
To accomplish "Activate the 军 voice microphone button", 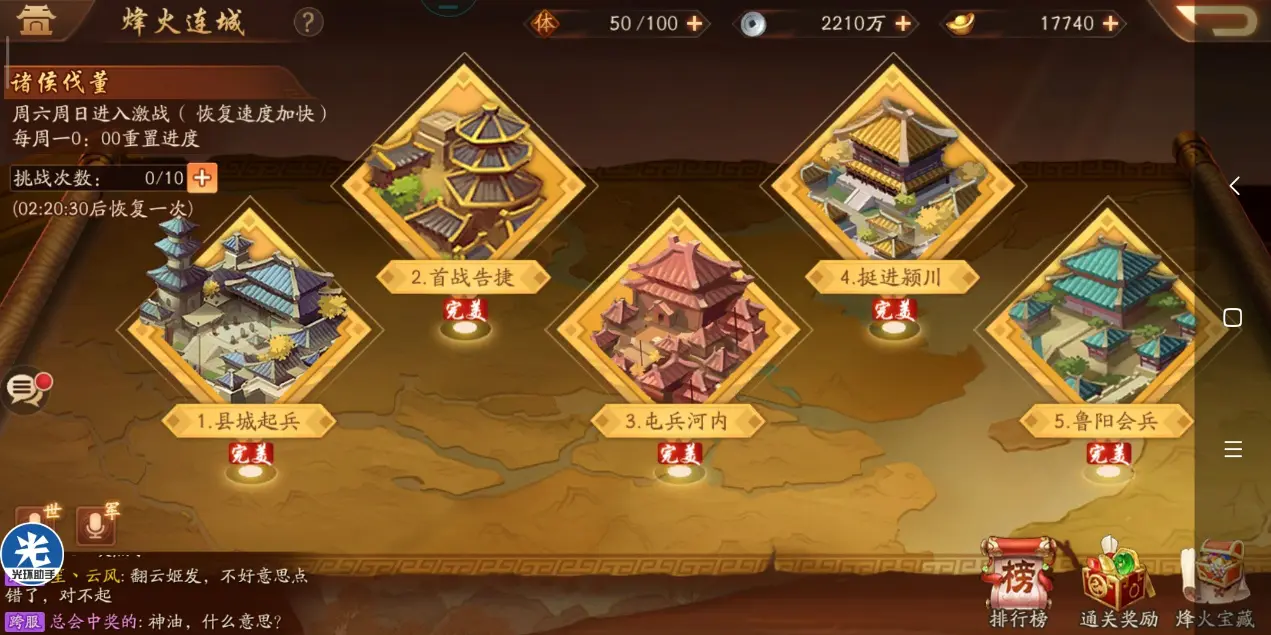I will click(x=96, y=526).
